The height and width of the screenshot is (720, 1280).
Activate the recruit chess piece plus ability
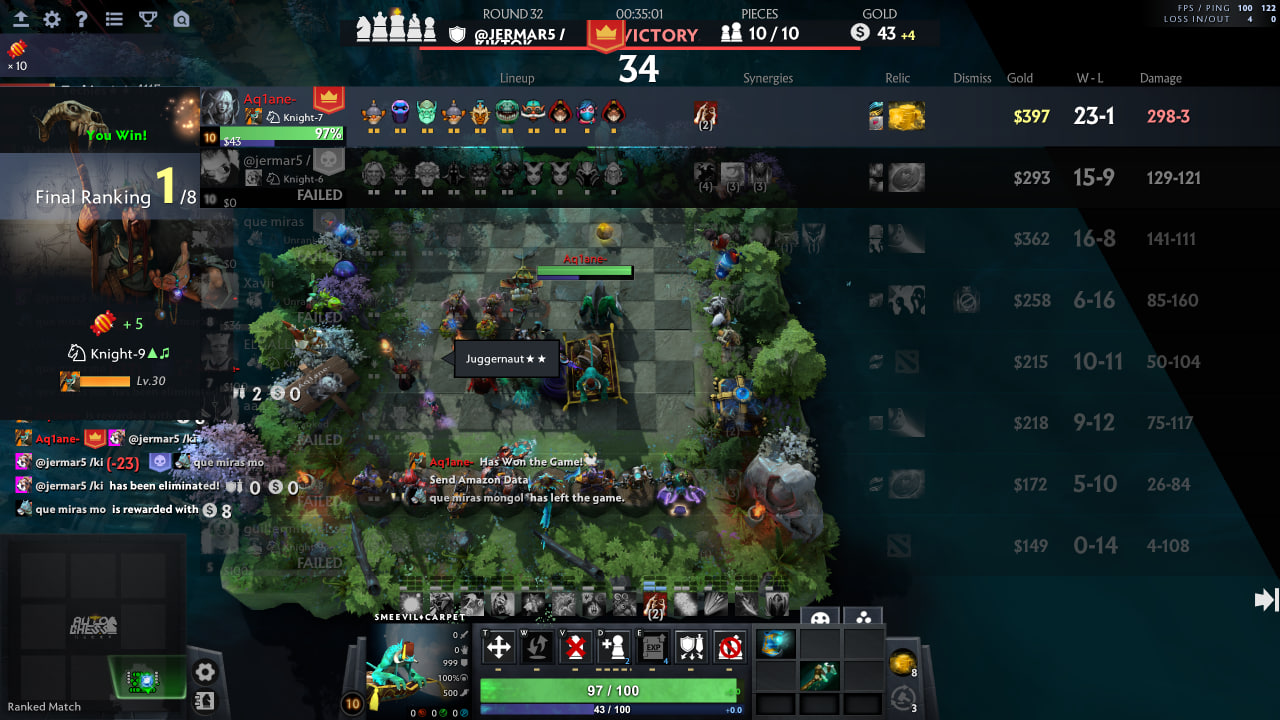pos(613,648)
